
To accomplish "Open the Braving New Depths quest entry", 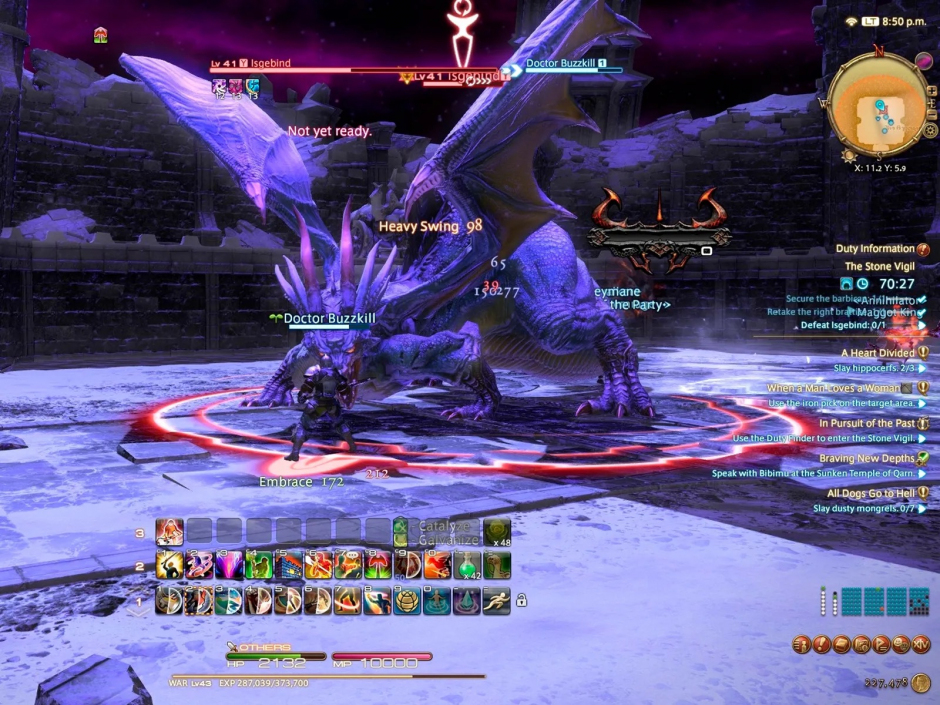I will pyautogui.click(x=866, y=458).
